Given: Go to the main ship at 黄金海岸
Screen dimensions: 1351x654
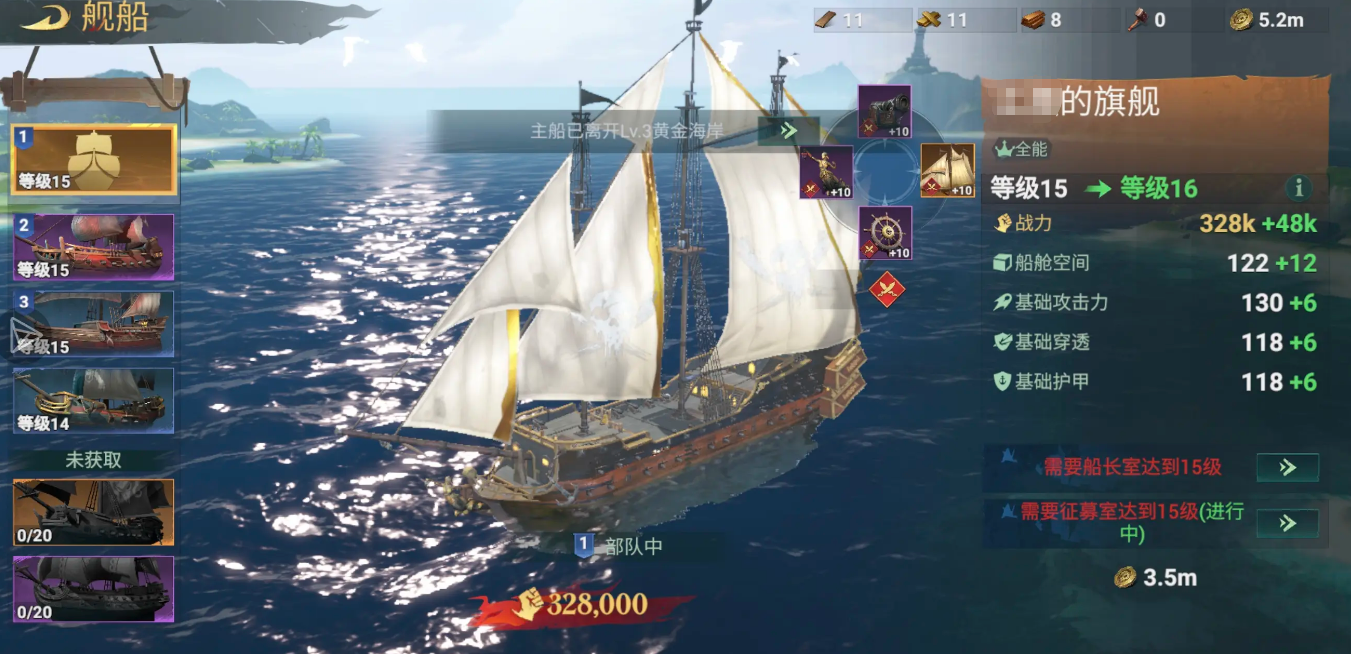Looking at the screenshot, I should pos(788,130).
